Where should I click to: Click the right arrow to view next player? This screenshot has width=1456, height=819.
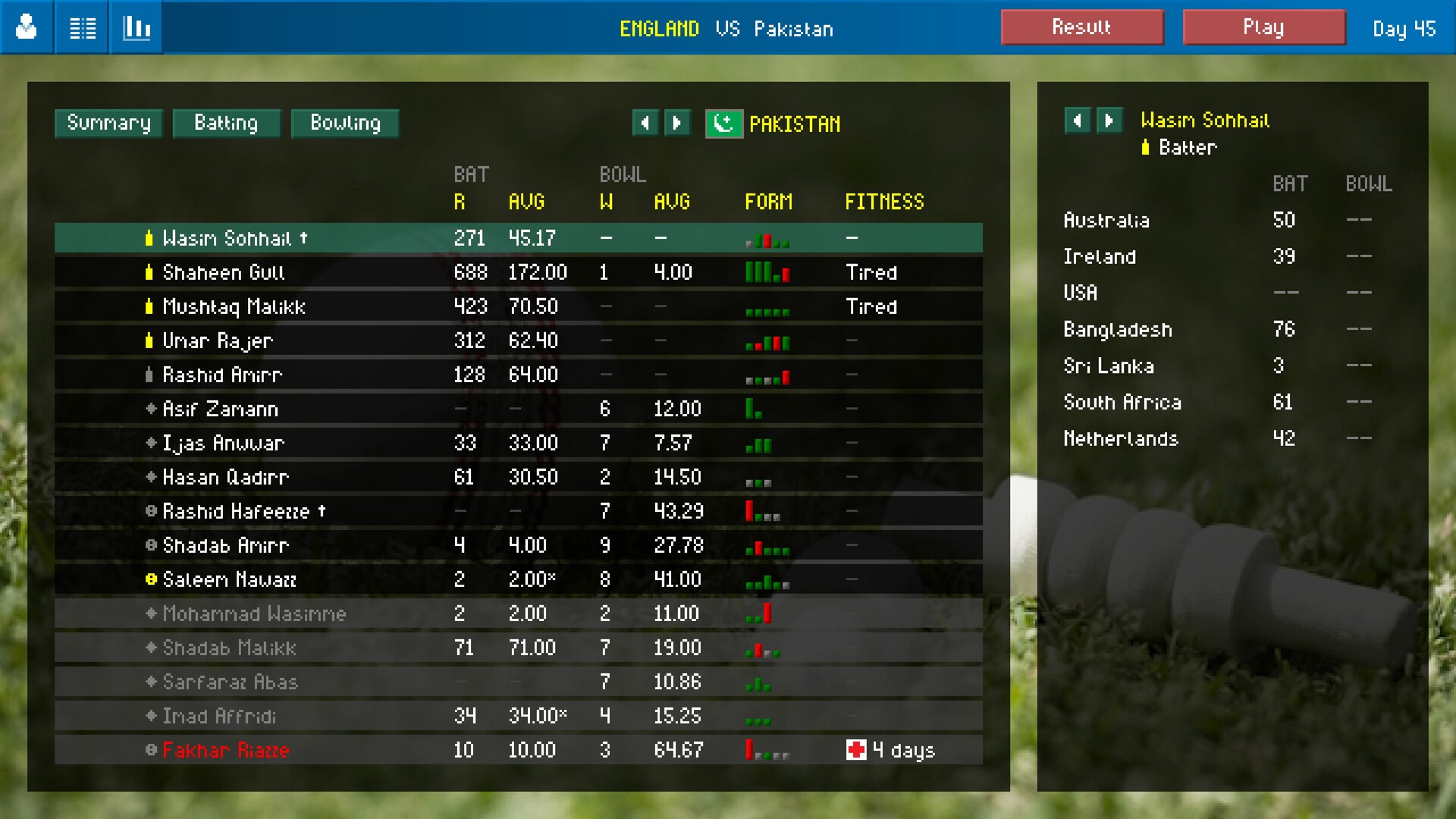click(1109, 121)
